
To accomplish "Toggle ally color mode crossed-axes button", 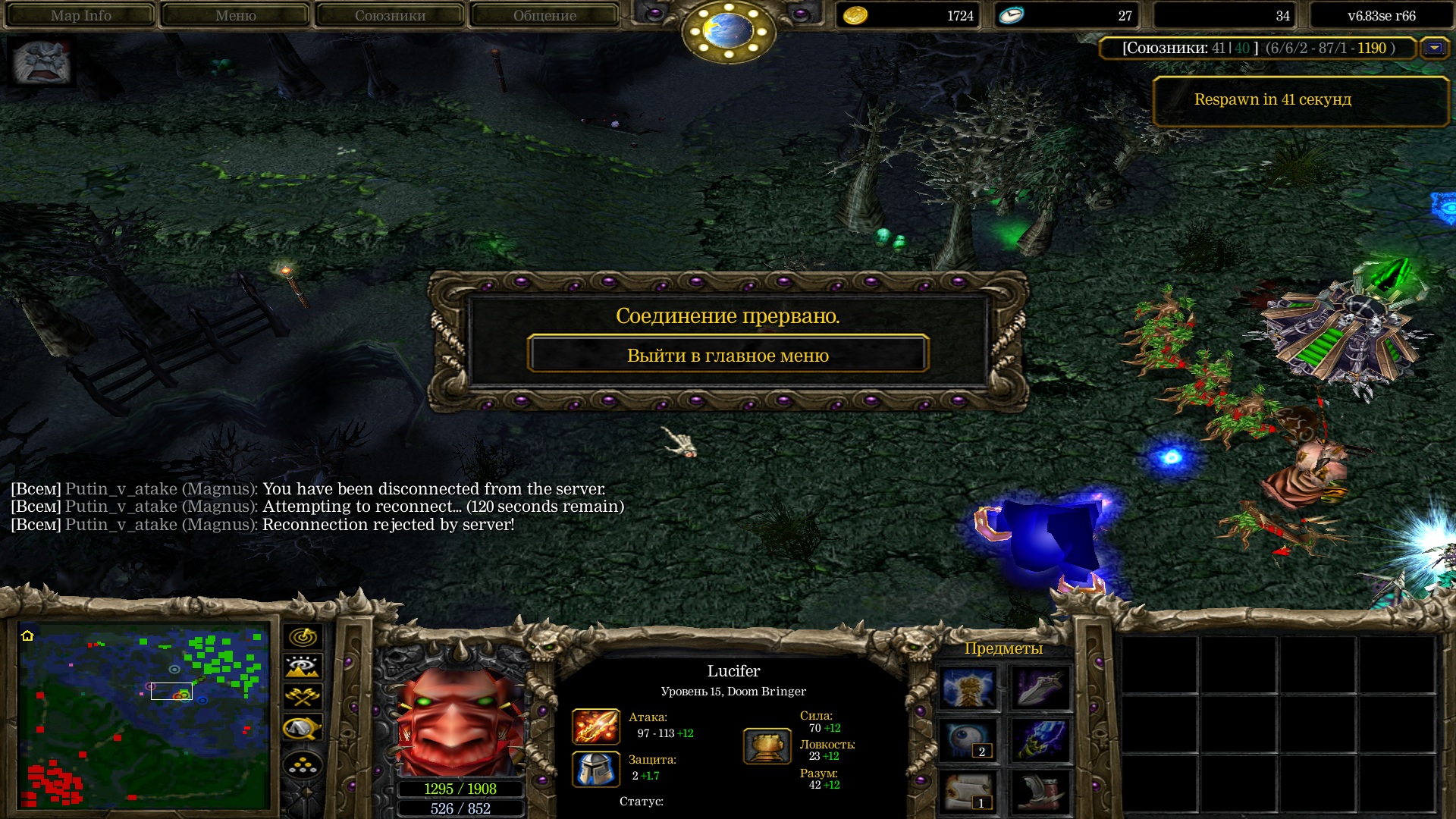I will tap(303, 696).
